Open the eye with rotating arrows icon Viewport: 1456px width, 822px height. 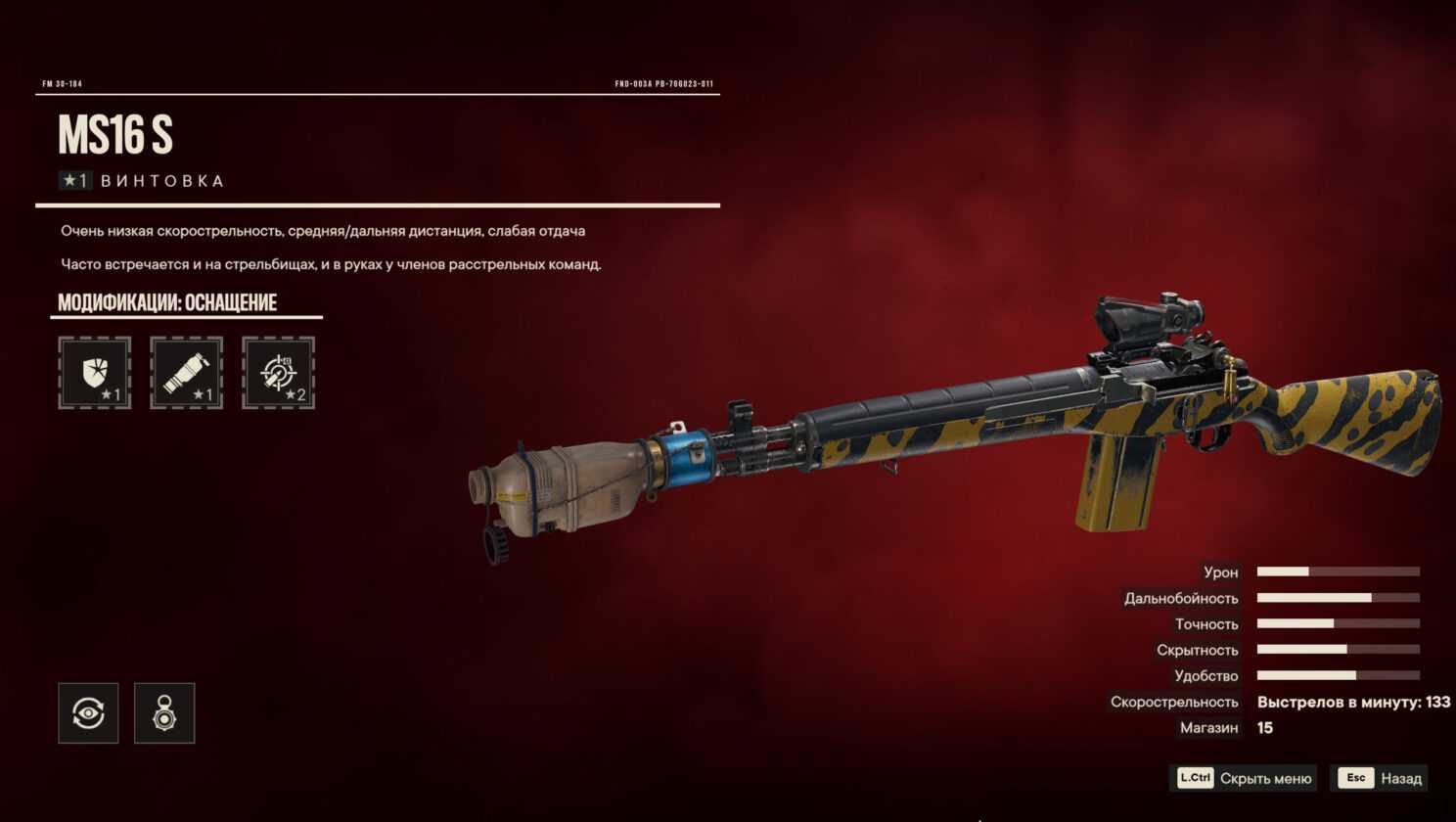click(88, 713)
